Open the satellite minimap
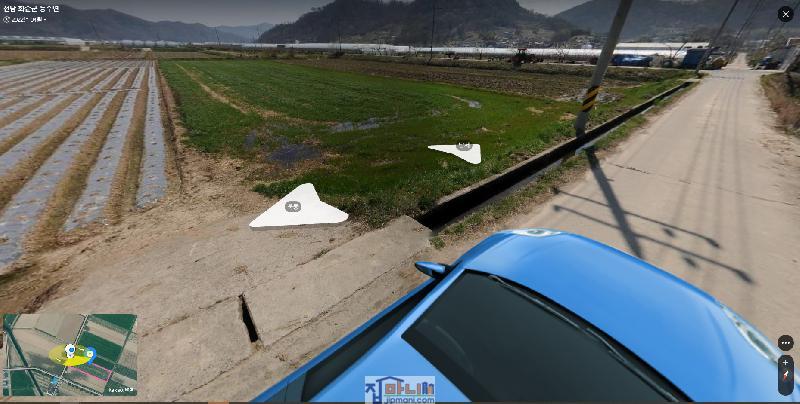Viewport: 800px width, 404px height. [70, 355]
